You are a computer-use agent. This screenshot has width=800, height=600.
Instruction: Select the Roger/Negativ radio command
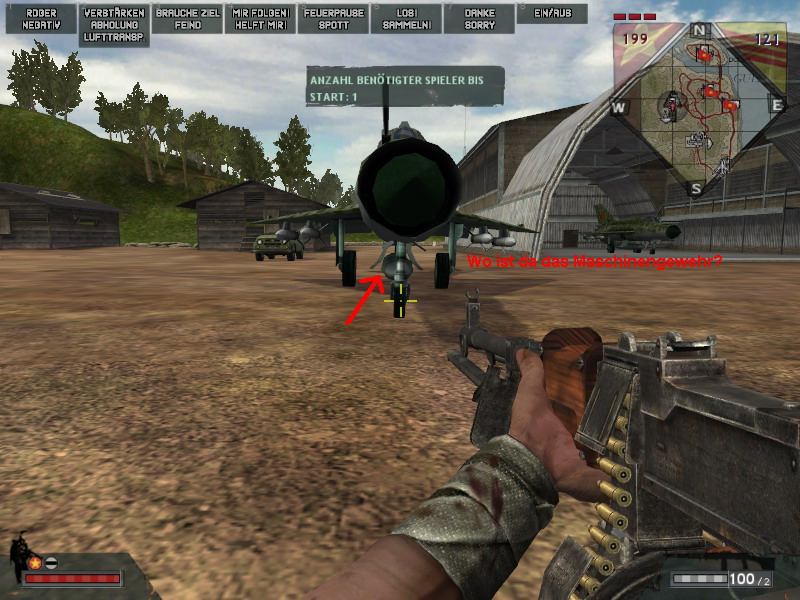(x=41, y=18)
